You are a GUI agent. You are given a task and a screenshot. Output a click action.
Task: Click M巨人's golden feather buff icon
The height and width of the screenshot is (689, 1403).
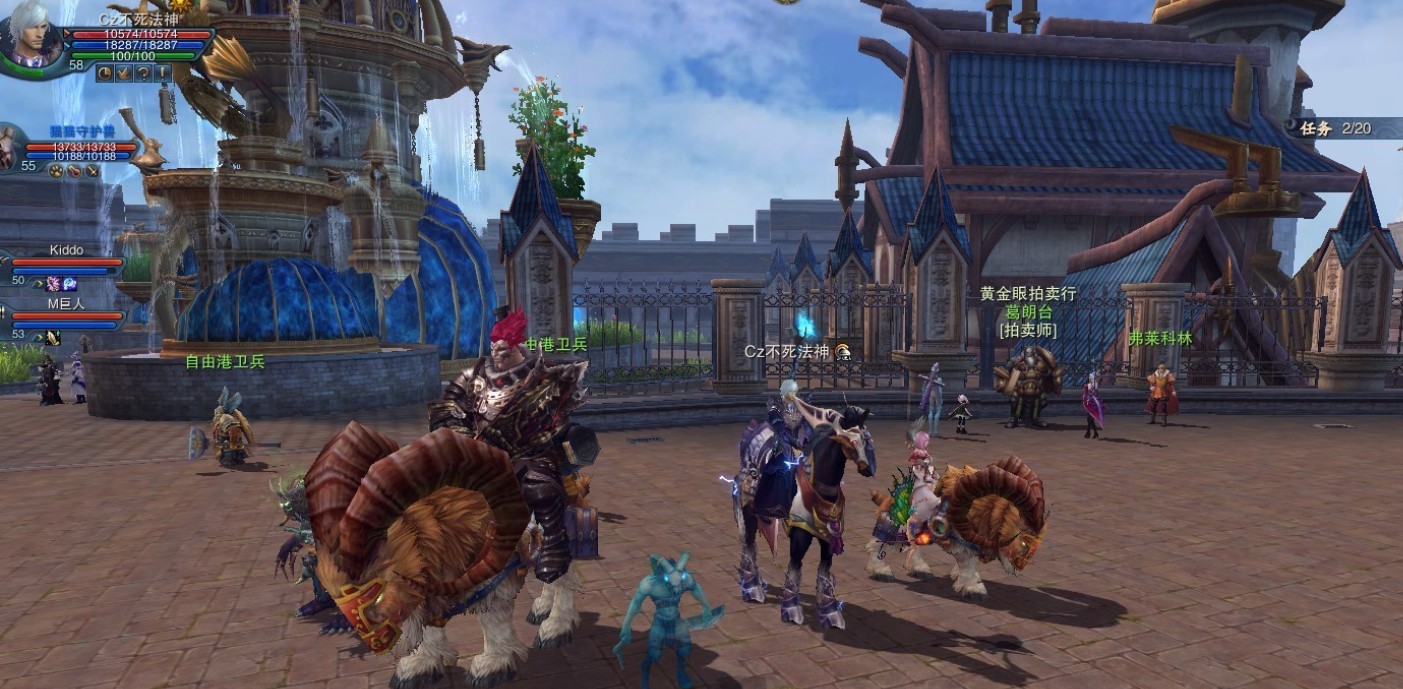[x=52, y=338]
